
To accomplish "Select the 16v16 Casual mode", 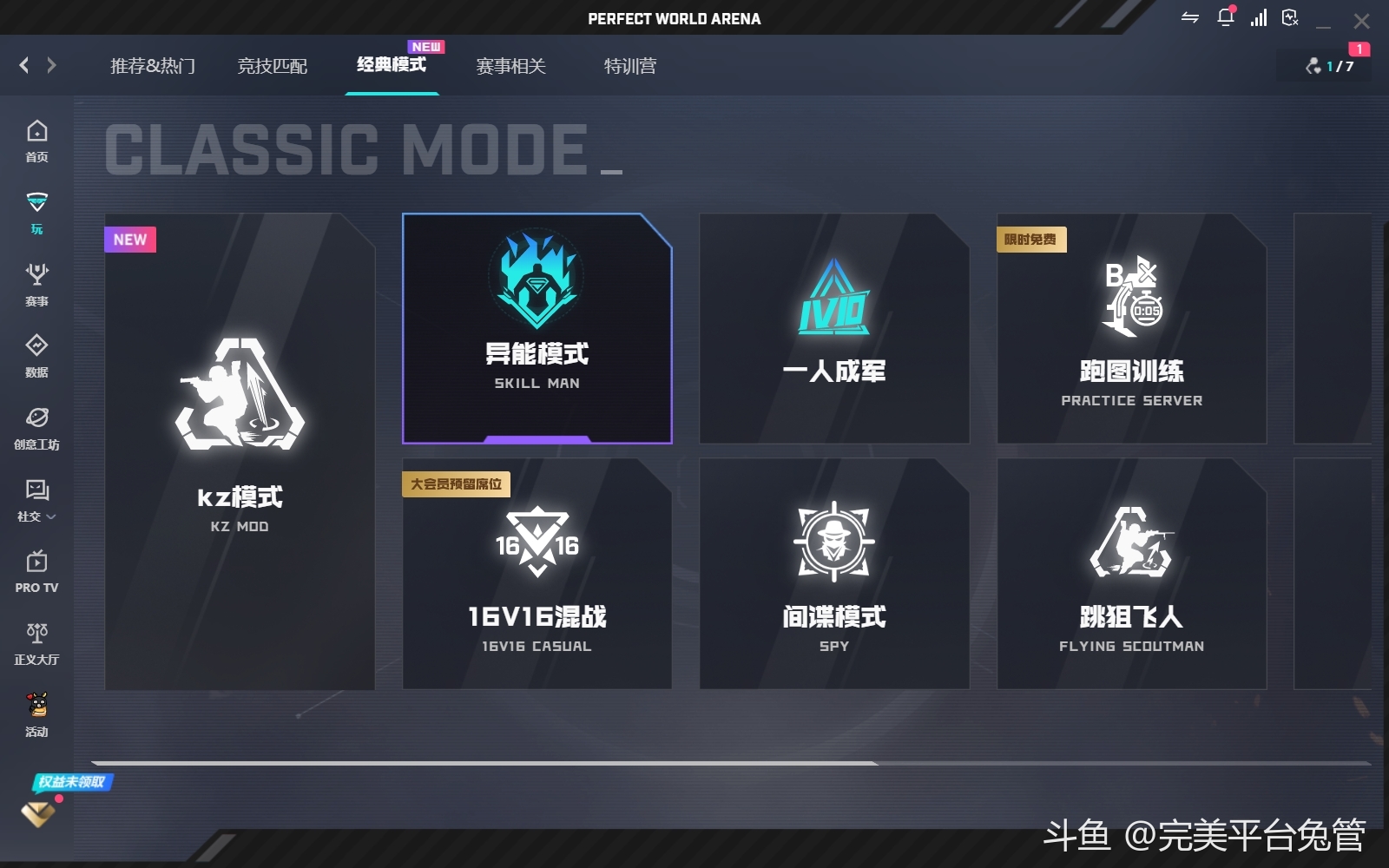I will [537, 574].
